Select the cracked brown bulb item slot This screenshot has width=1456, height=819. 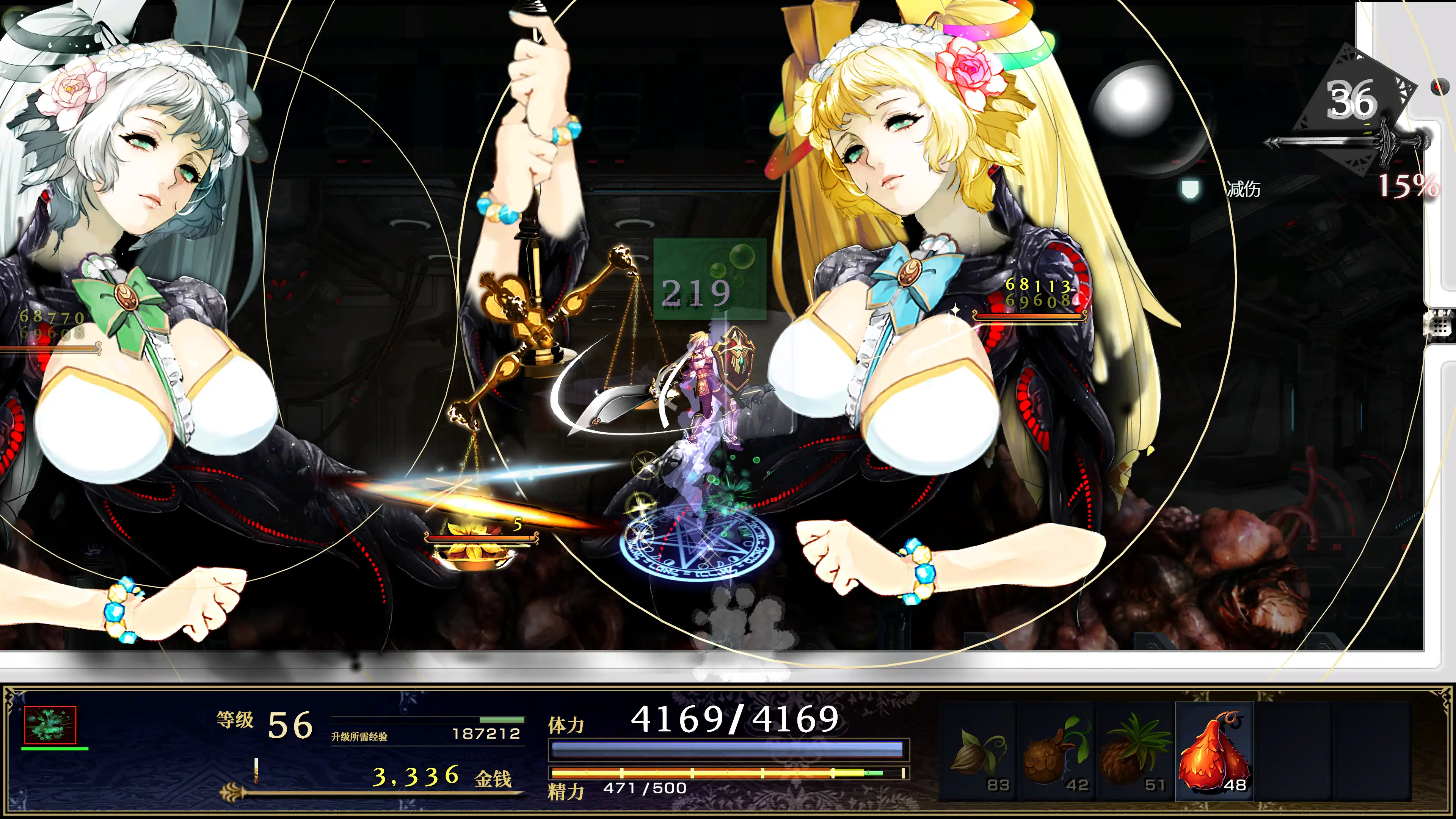point(1056,752)
